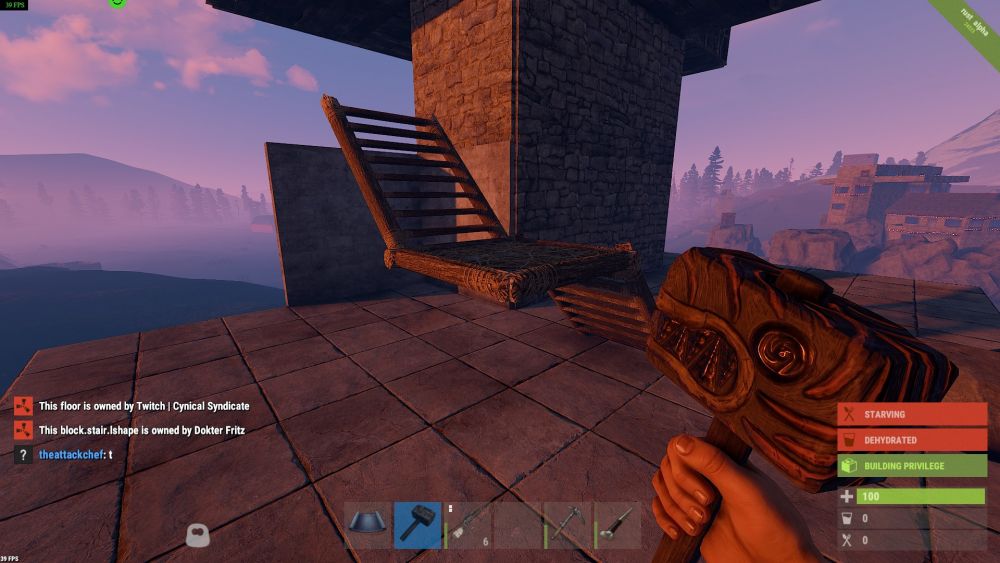Click the green smiley icon at the top

(117, 3)
